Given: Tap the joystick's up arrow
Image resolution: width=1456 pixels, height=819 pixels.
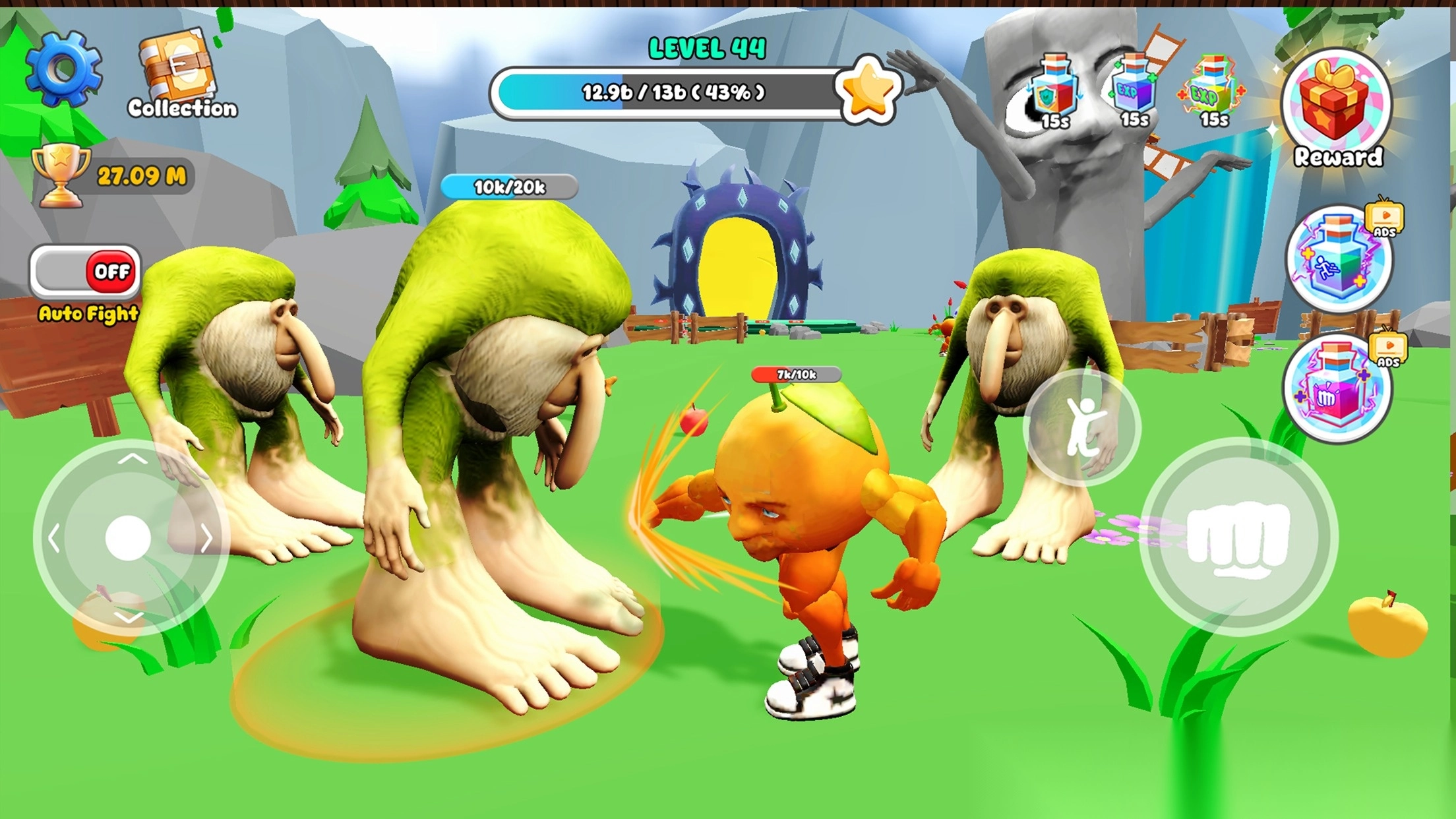Looking at the screenshot, I should (x=132, y=459).
